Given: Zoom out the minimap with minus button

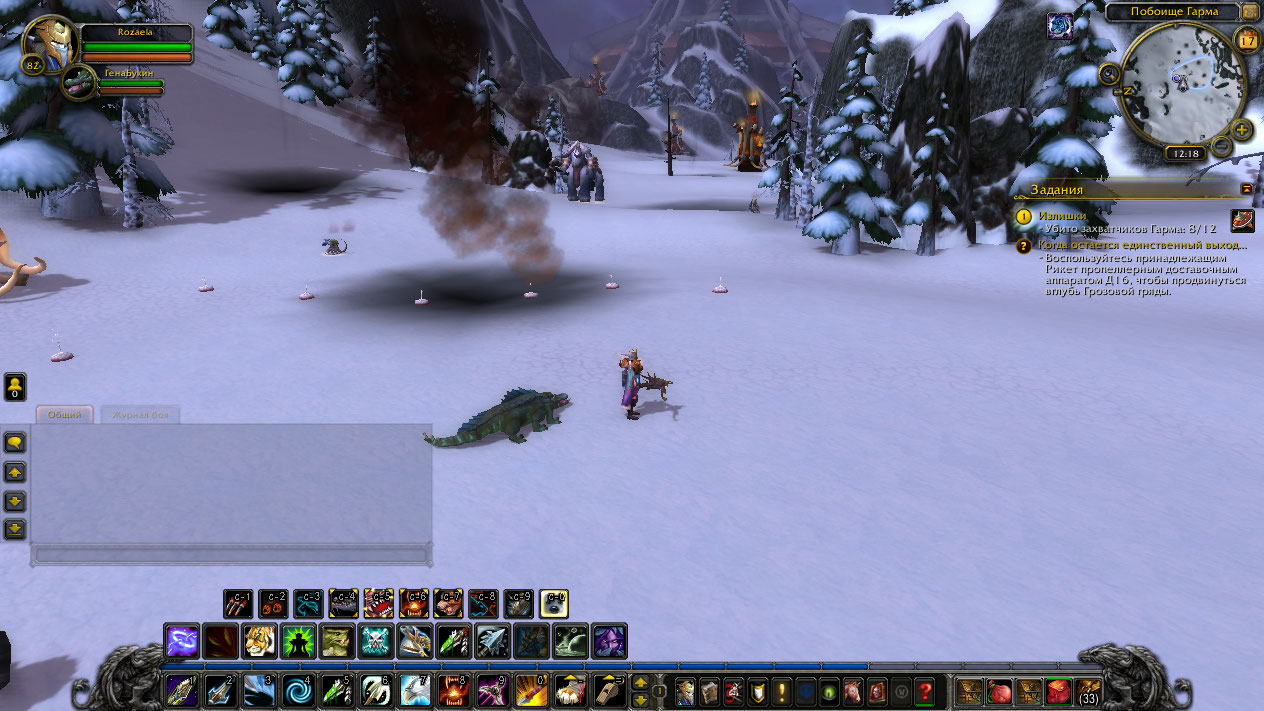Looking at the screenshot, I should coord(1221,147).
